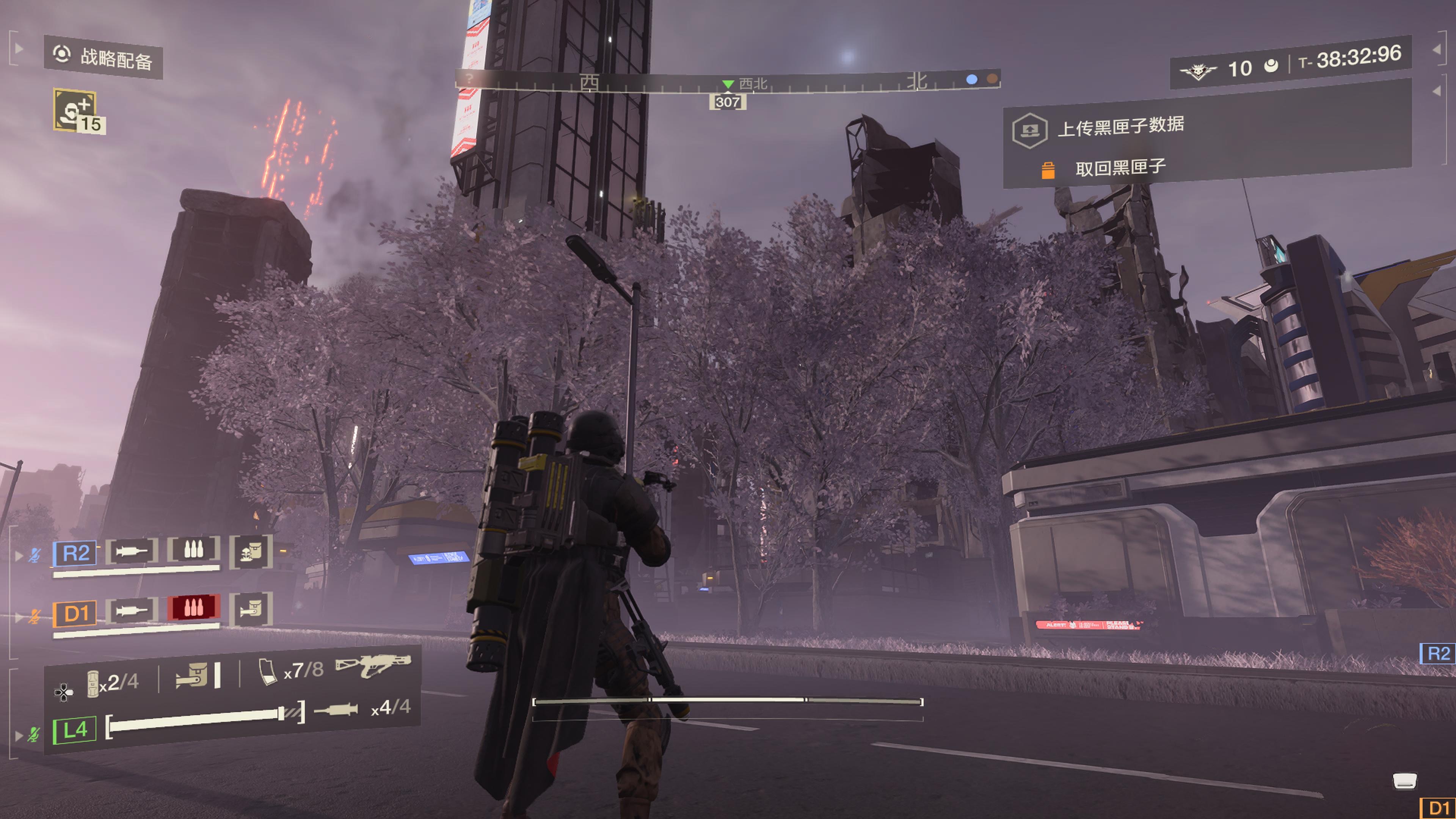Viewport: 1456px width, 819px height.
Task: Select teammate D1's squad tag
Action: pyautogui.click(x=75, y=613)
